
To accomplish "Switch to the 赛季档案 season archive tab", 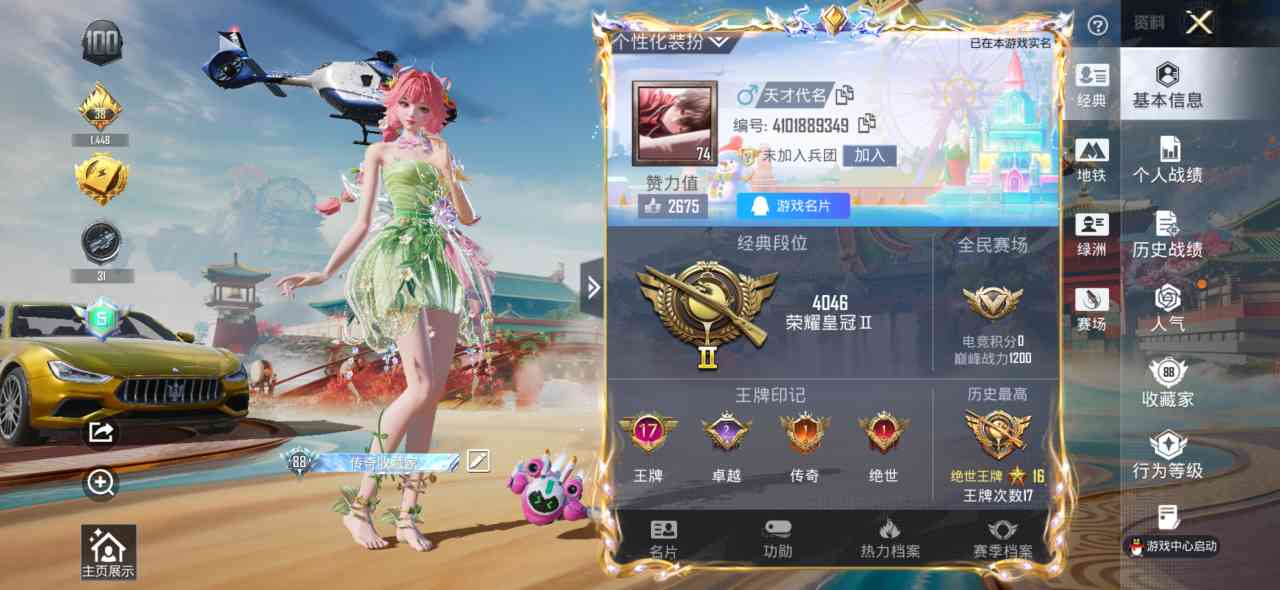I will tap(1003, 540).
